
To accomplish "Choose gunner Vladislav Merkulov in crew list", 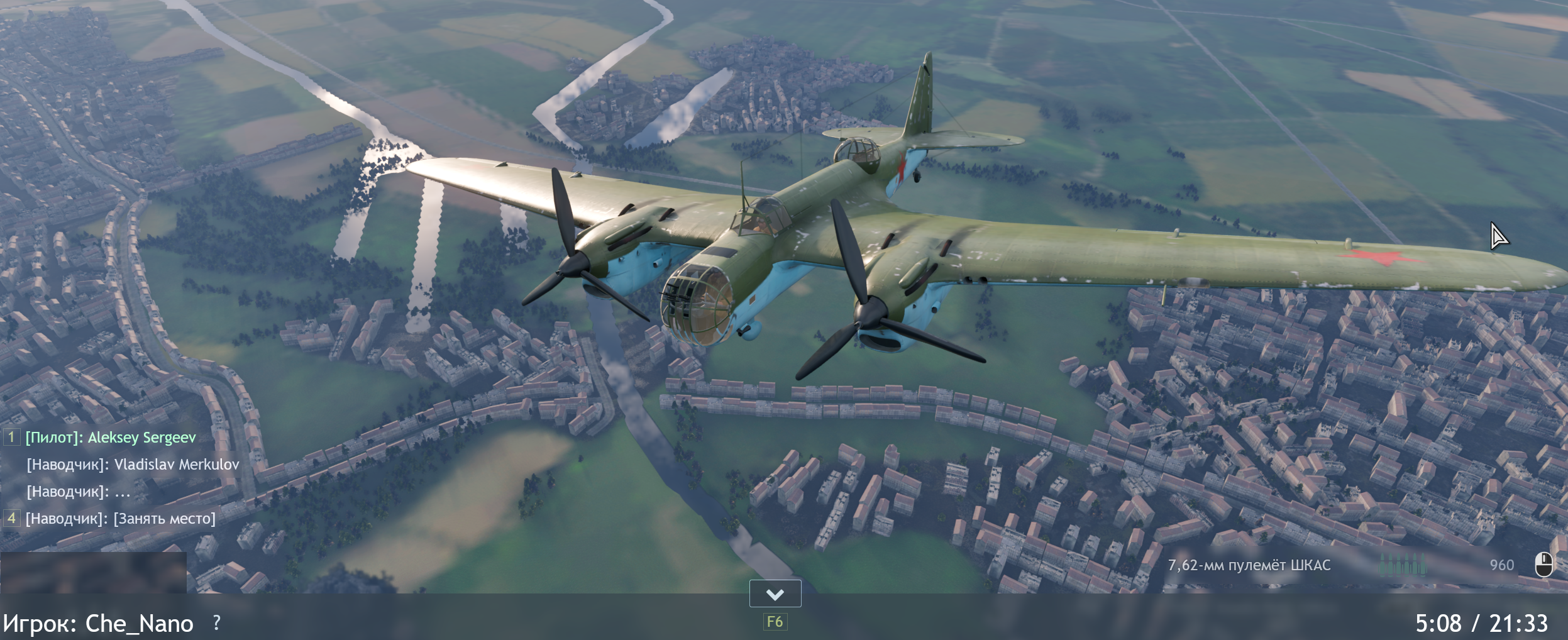I will tap(133, 465).
